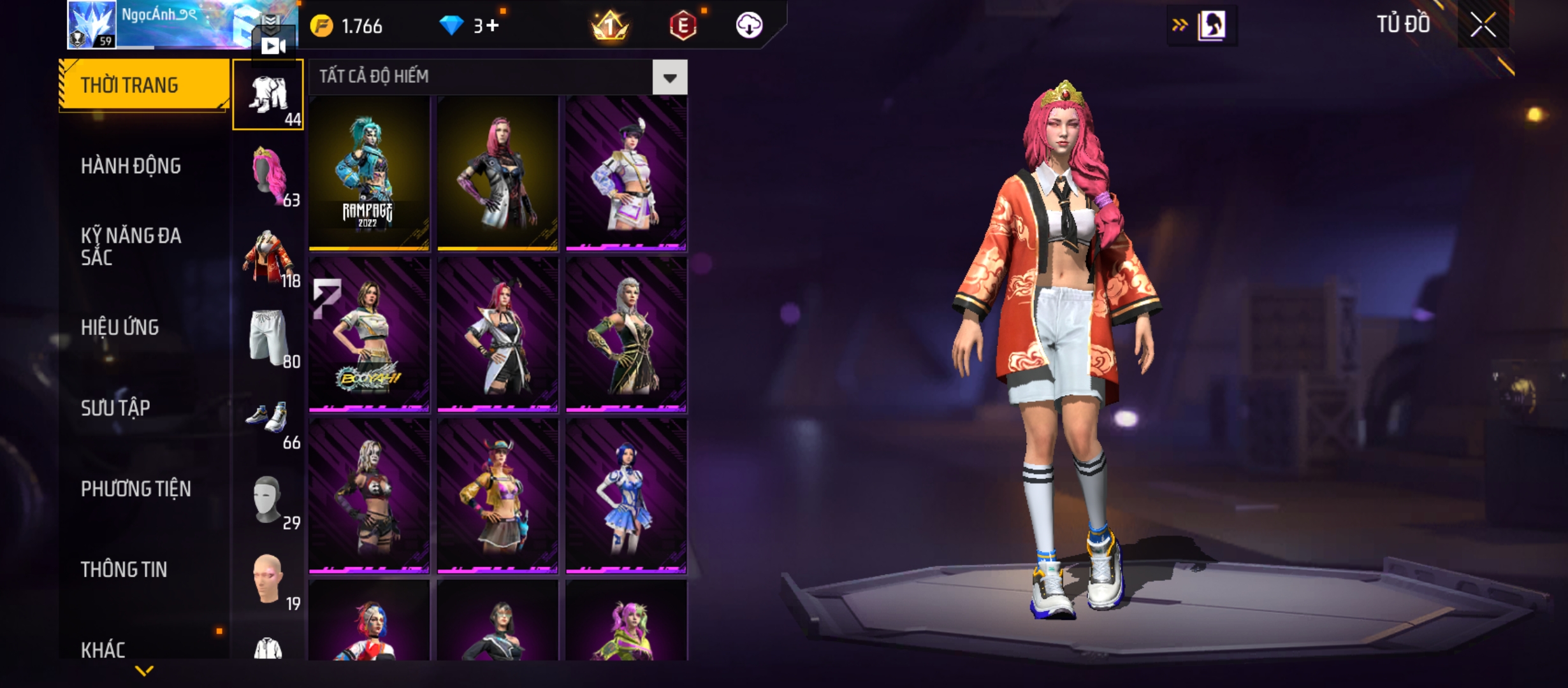The image size is (1568, 688).
Task: Select the full outfit sets category icon
Action: (268, 96)
